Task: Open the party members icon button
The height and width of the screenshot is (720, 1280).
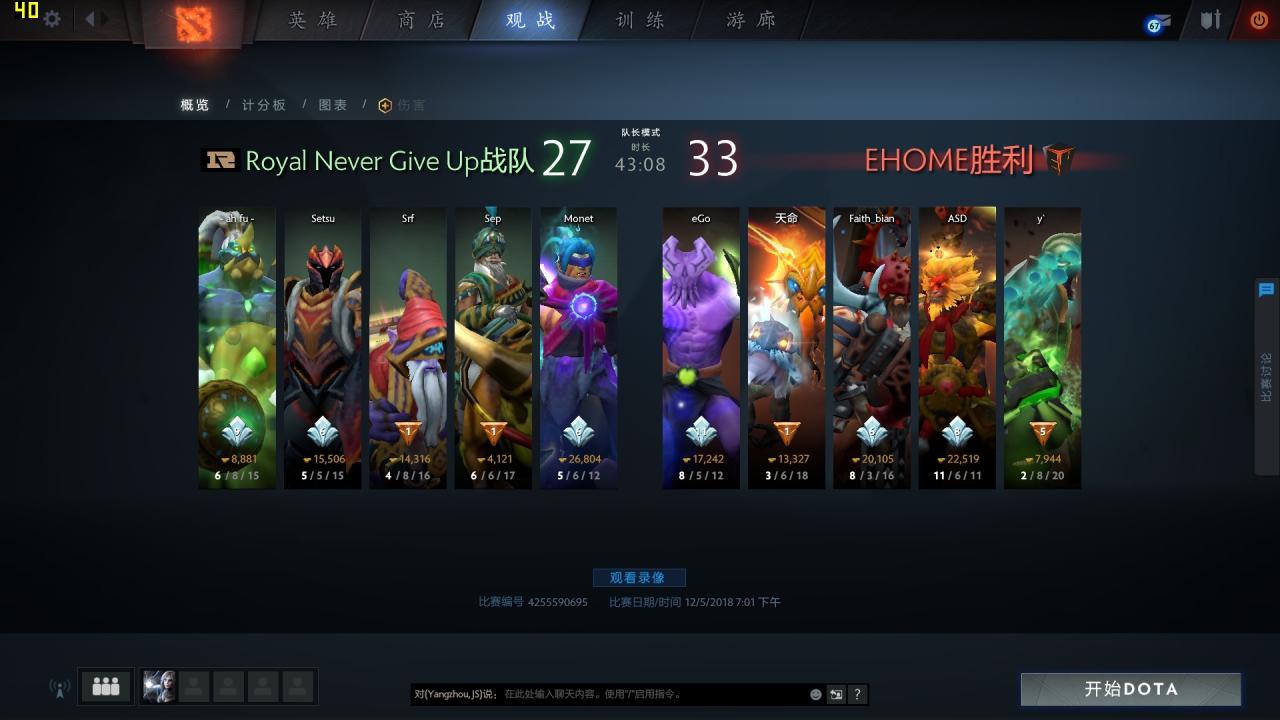Action: pos(105,687)
